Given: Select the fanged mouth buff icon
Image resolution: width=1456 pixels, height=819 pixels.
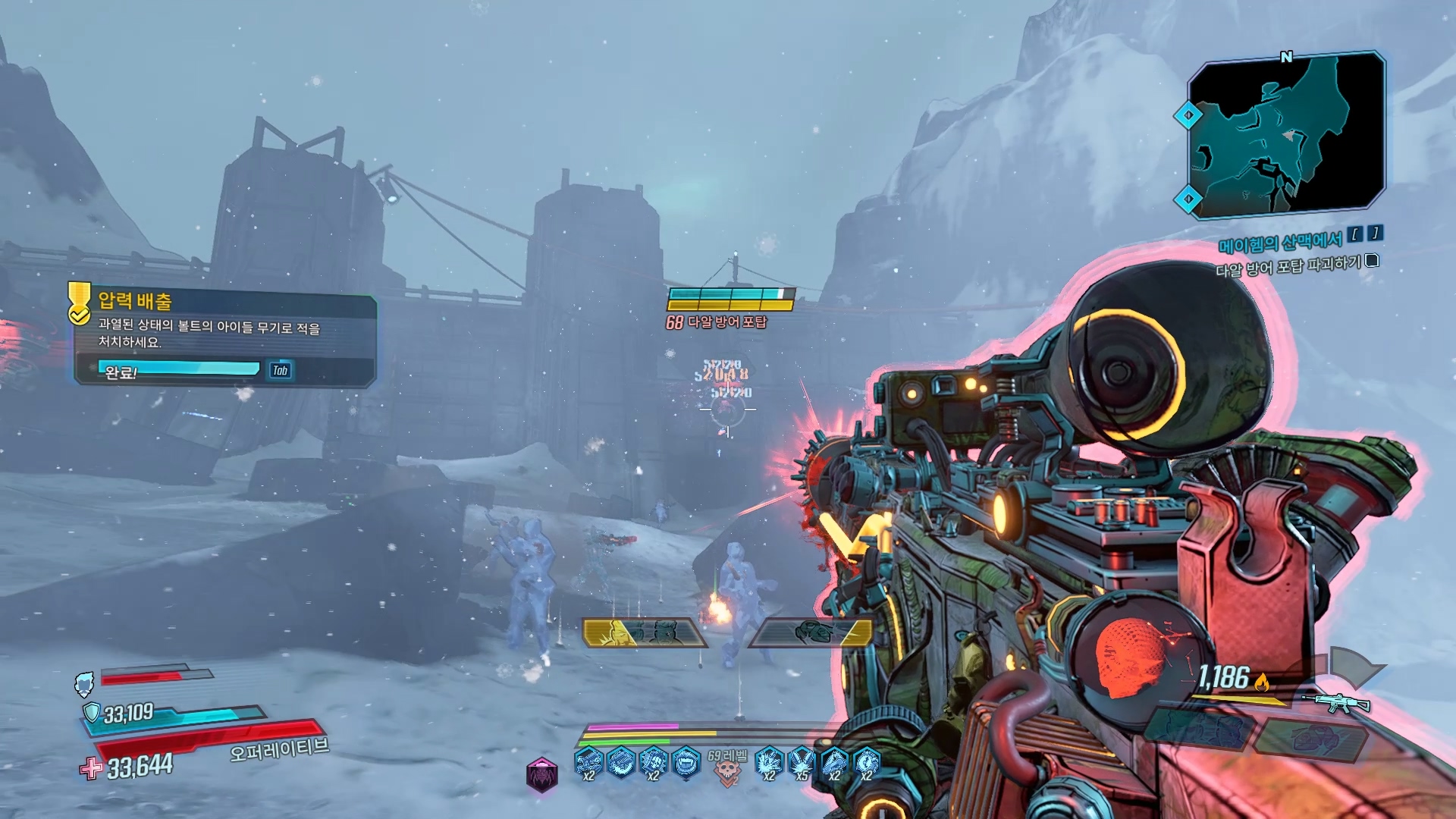Looking at the screenshot, I should click(x=686, y=761).
